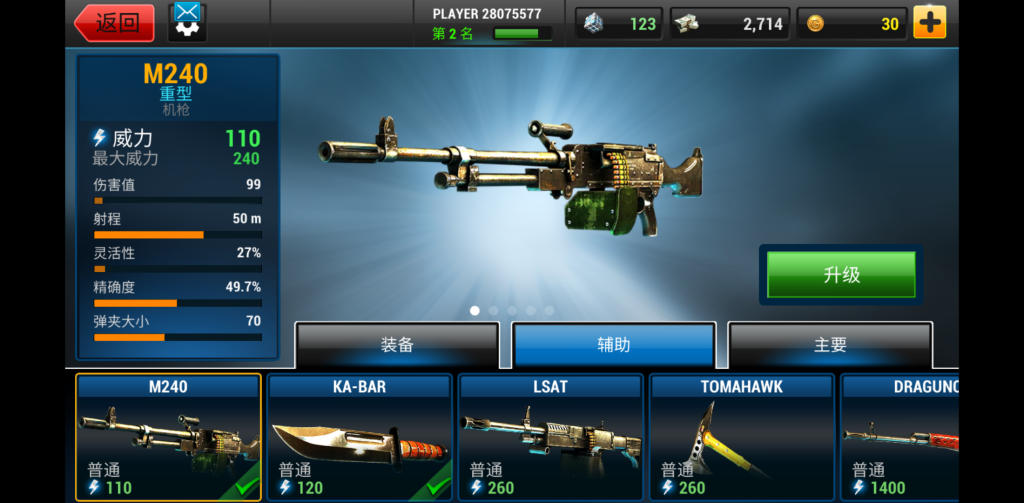Add gold with the orange plus button

click(x=929, y=23)
